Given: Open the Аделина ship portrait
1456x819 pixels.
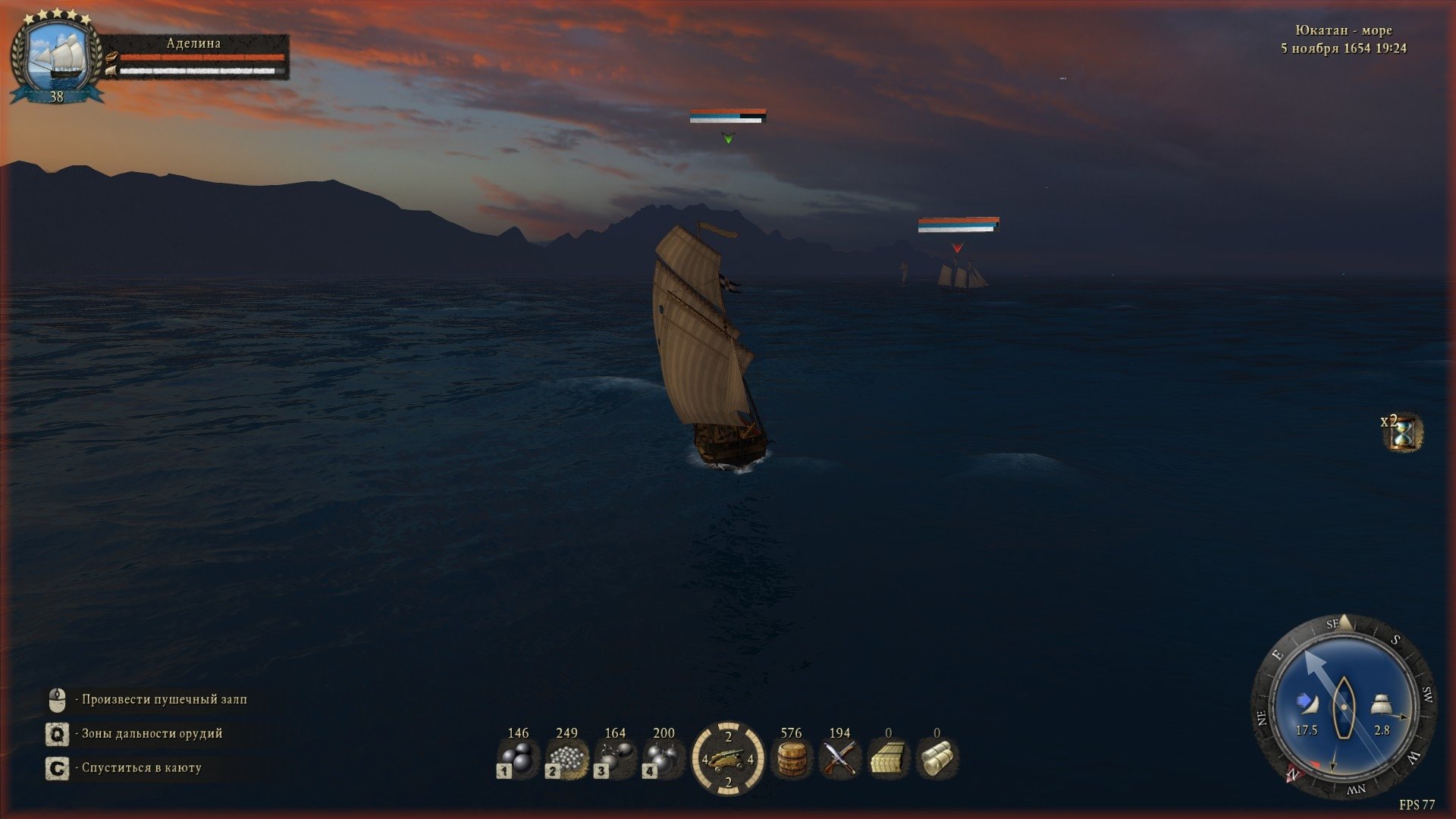Looking at the screenshot, I should click(57, 57).
